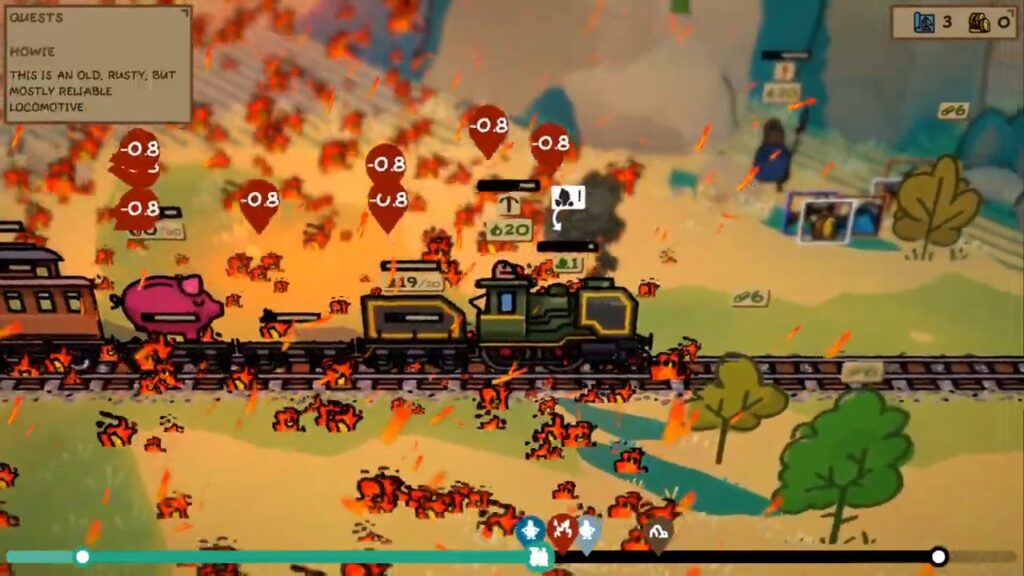
Task: Open the blueprint scroll icon
Action: pyautogui.click(x=925, y=22)
